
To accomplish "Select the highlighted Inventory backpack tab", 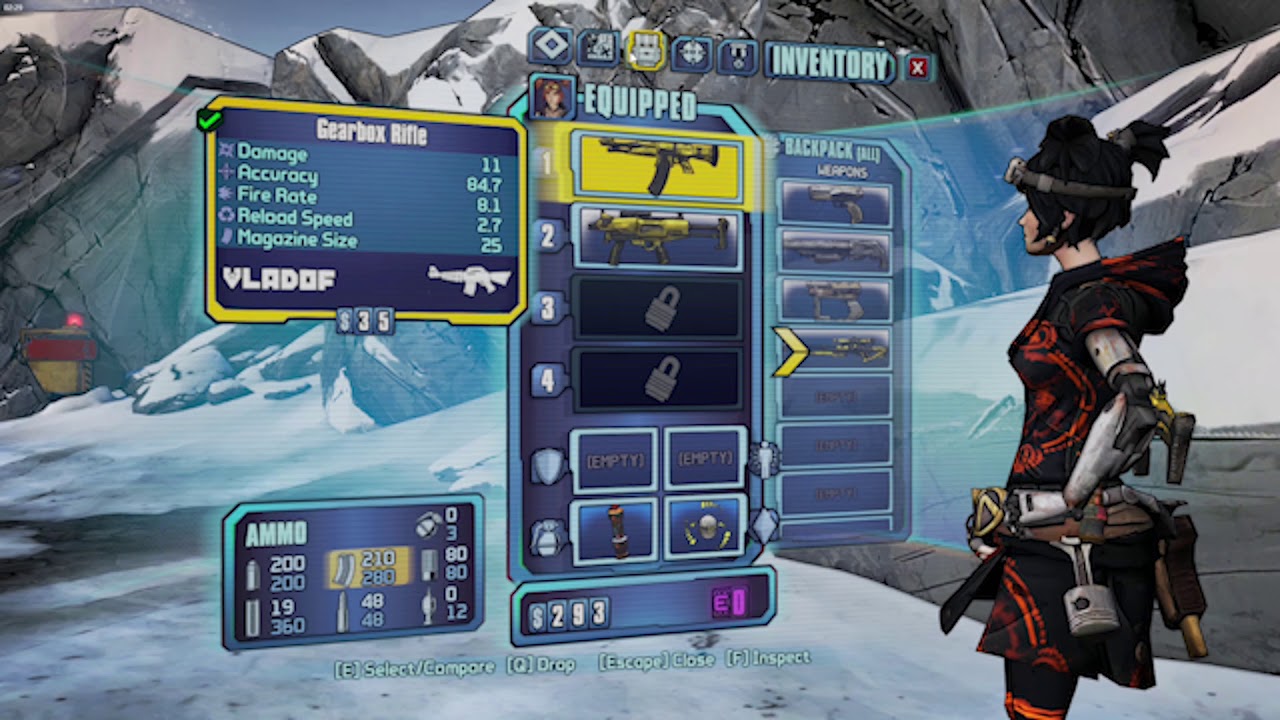I will click(645, 49).
